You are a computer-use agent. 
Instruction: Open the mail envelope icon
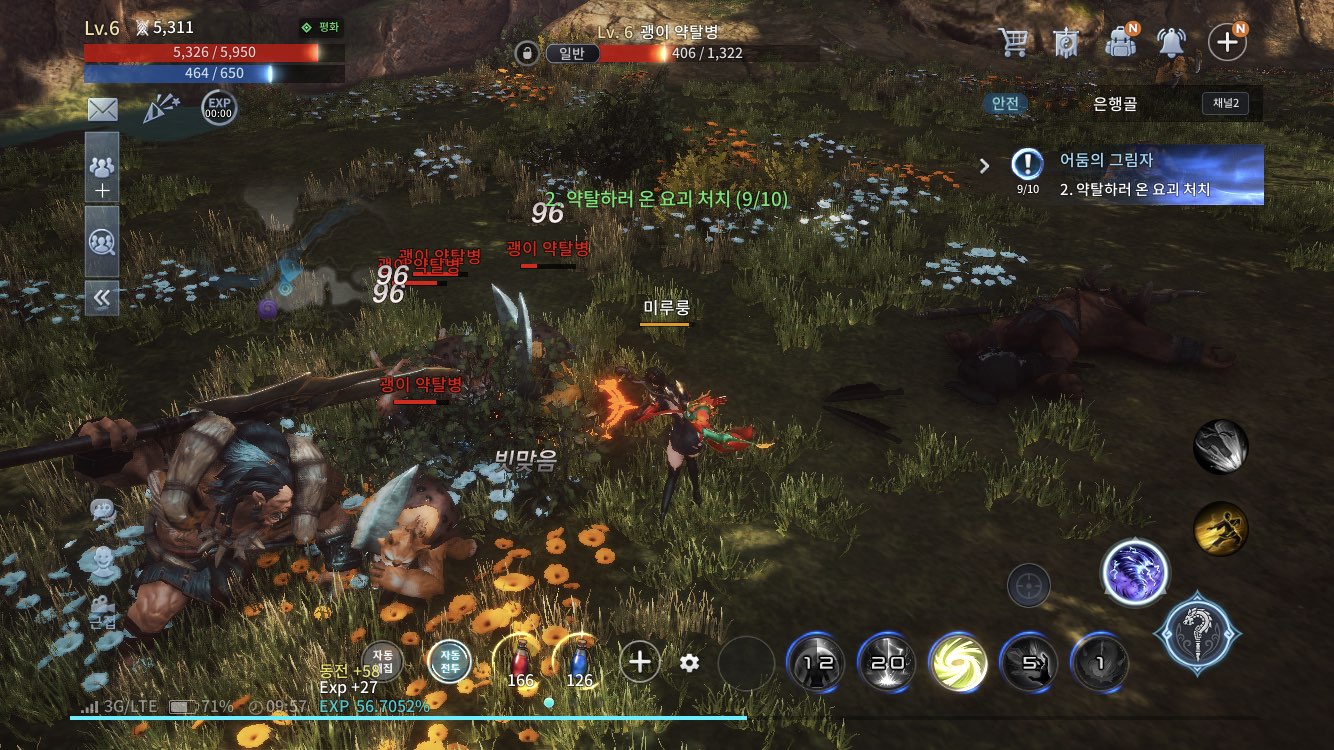click(x=102, y=110)
